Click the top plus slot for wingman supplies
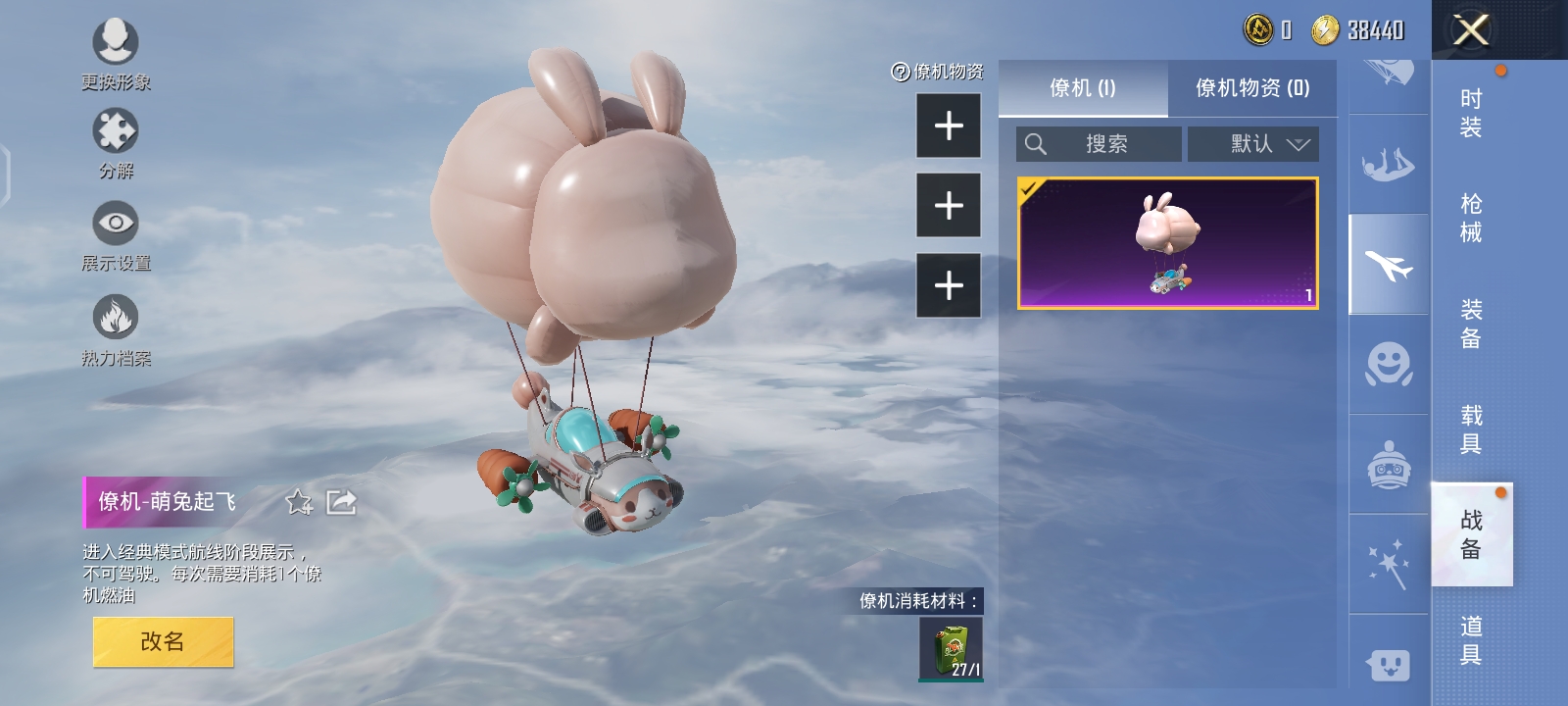 coord(947,126)
